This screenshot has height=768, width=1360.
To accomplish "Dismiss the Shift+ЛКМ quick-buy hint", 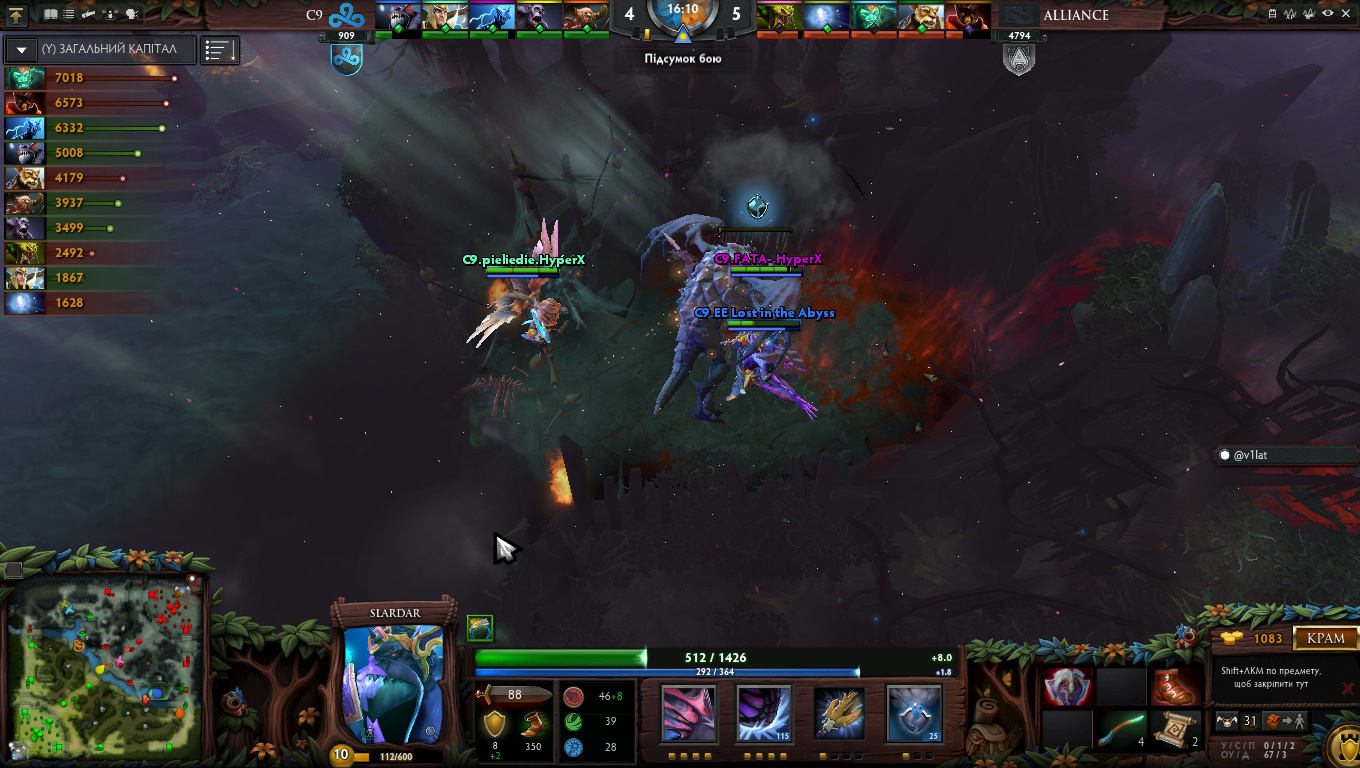I will point(1347,688).
